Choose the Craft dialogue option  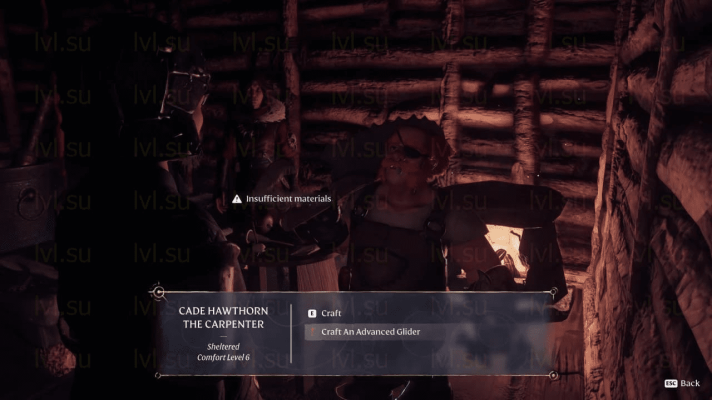pos(331,313)
